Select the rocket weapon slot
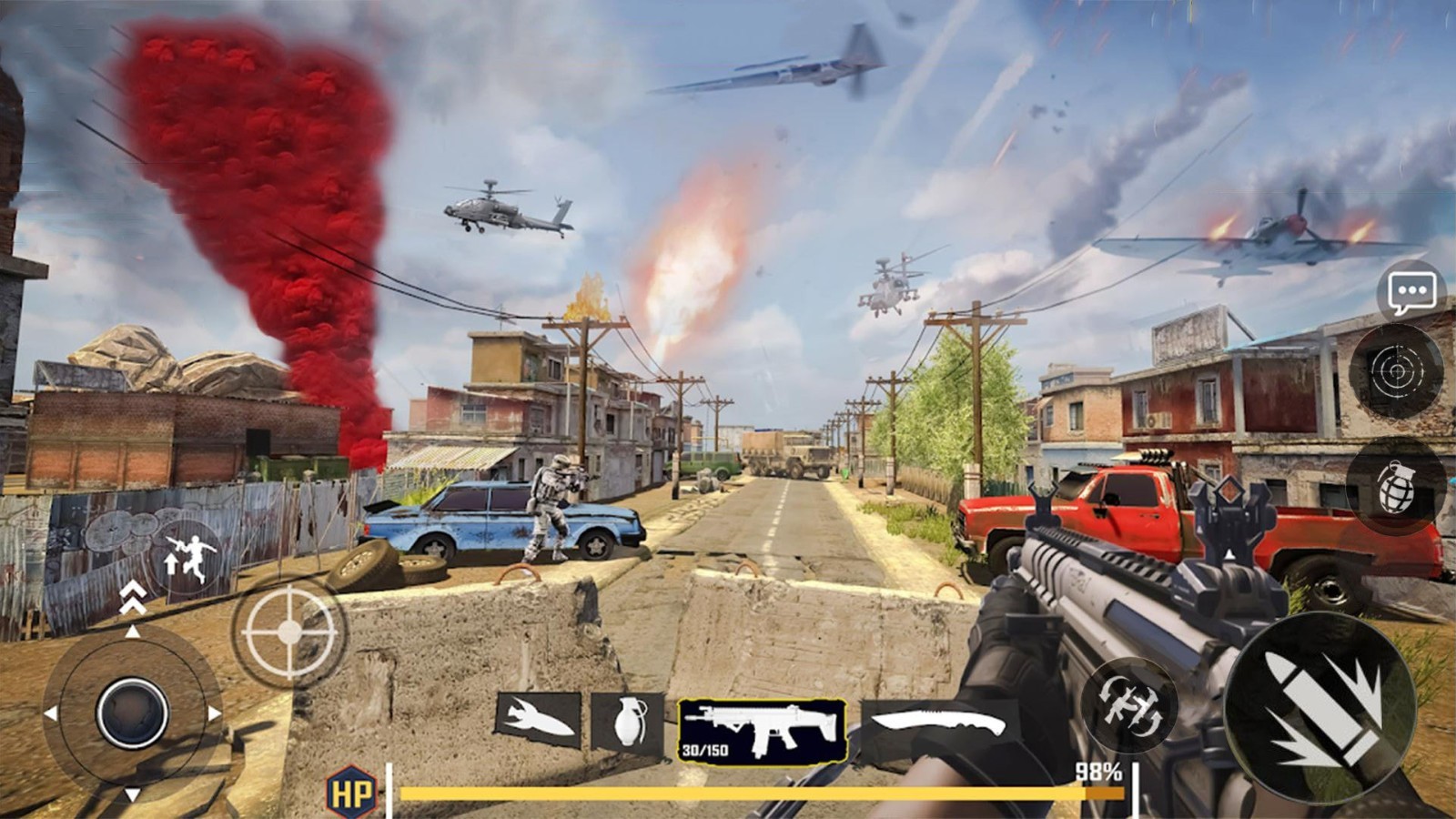 coord(539,720)
